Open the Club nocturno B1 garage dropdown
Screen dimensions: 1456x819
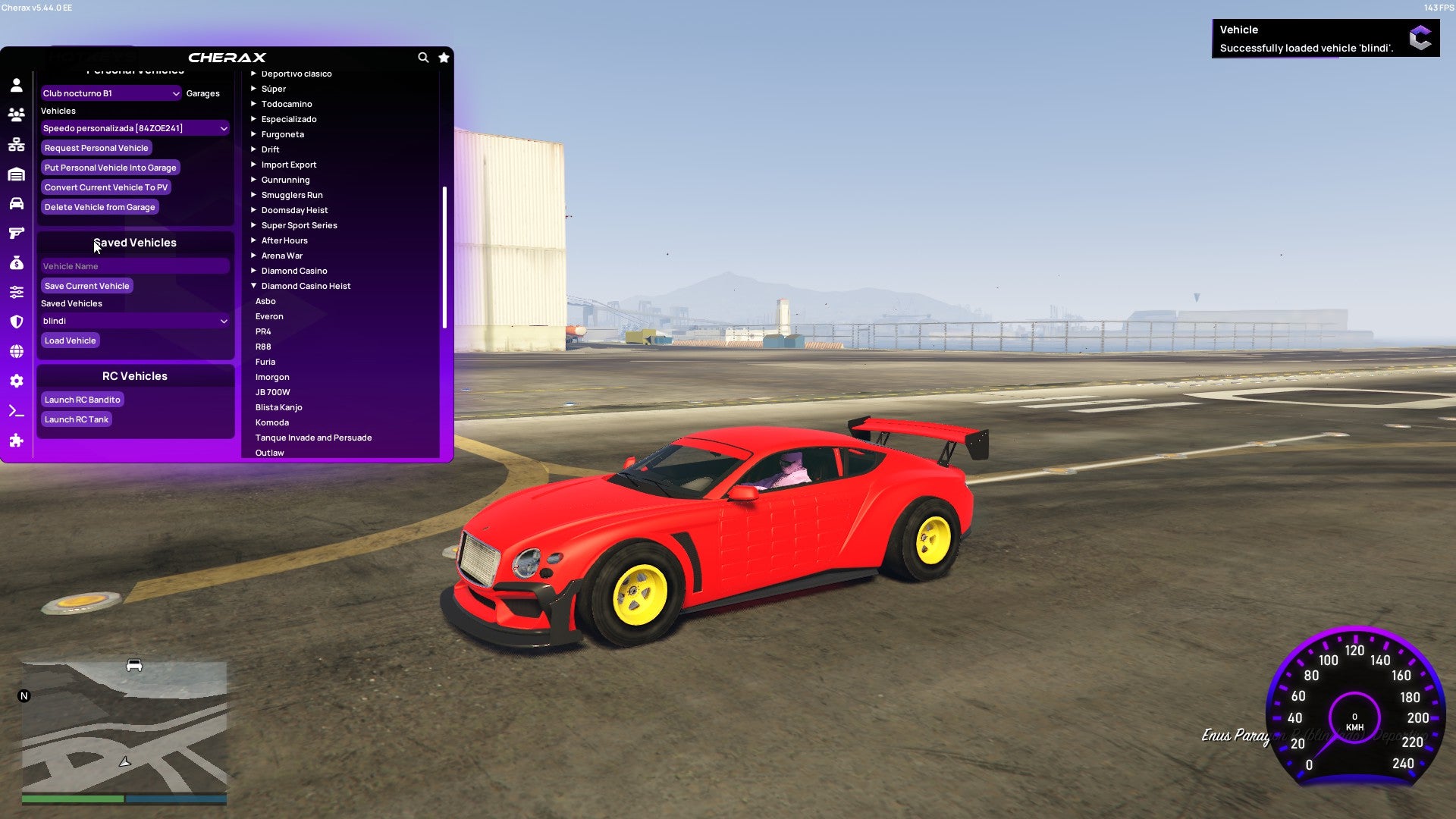(110, 93)
